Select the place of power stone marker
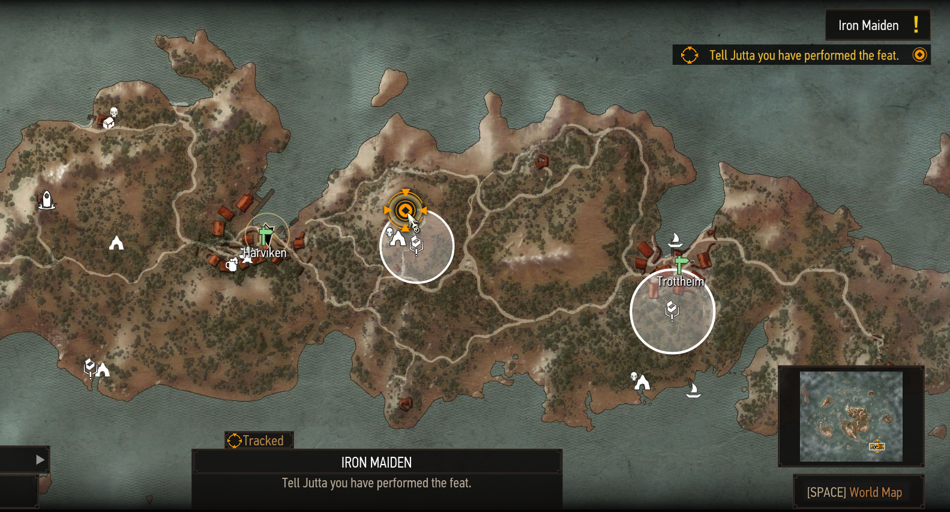950x512 pixels. point(46,201)
